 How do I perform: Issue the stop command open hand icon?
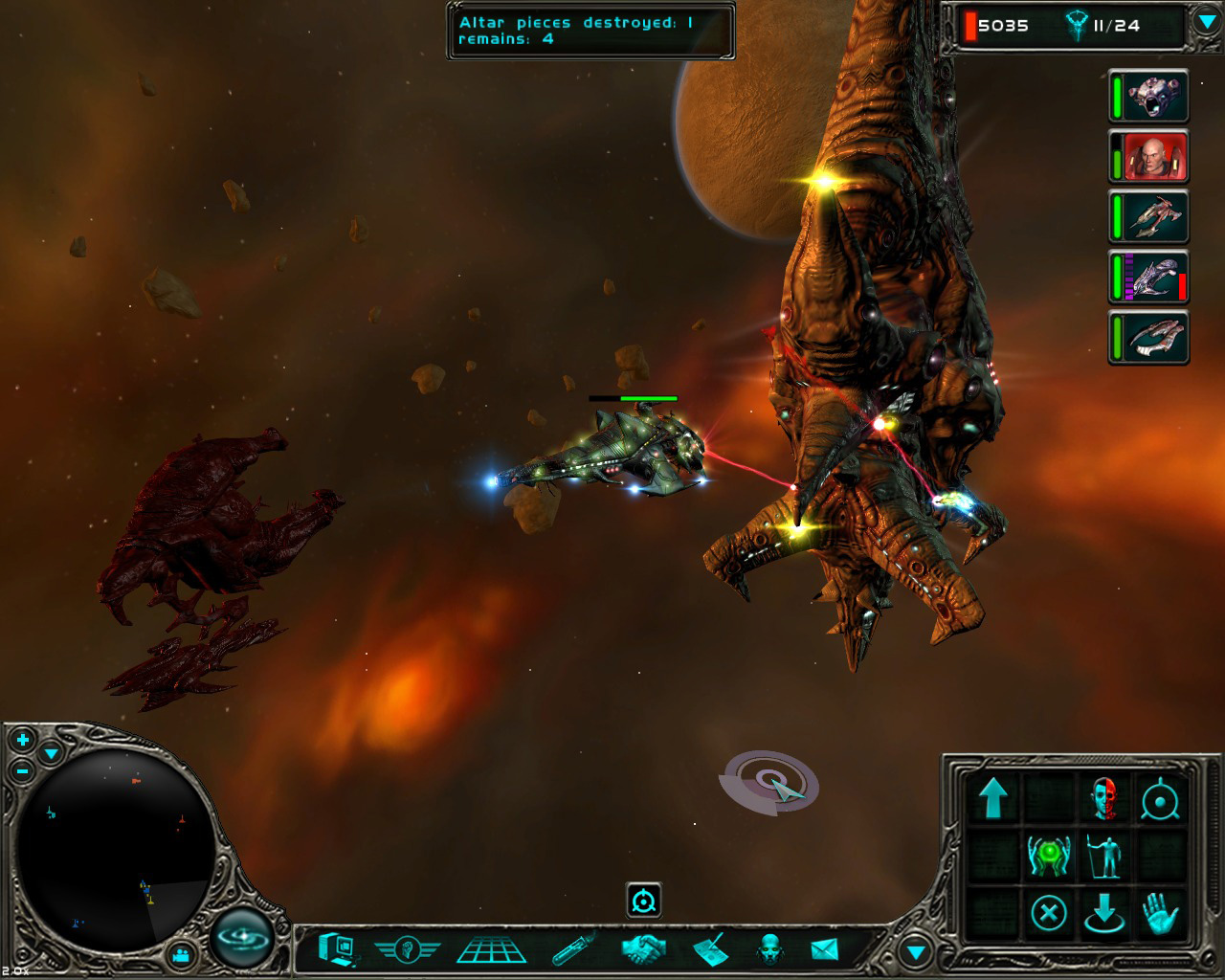tap(1160, 913)
